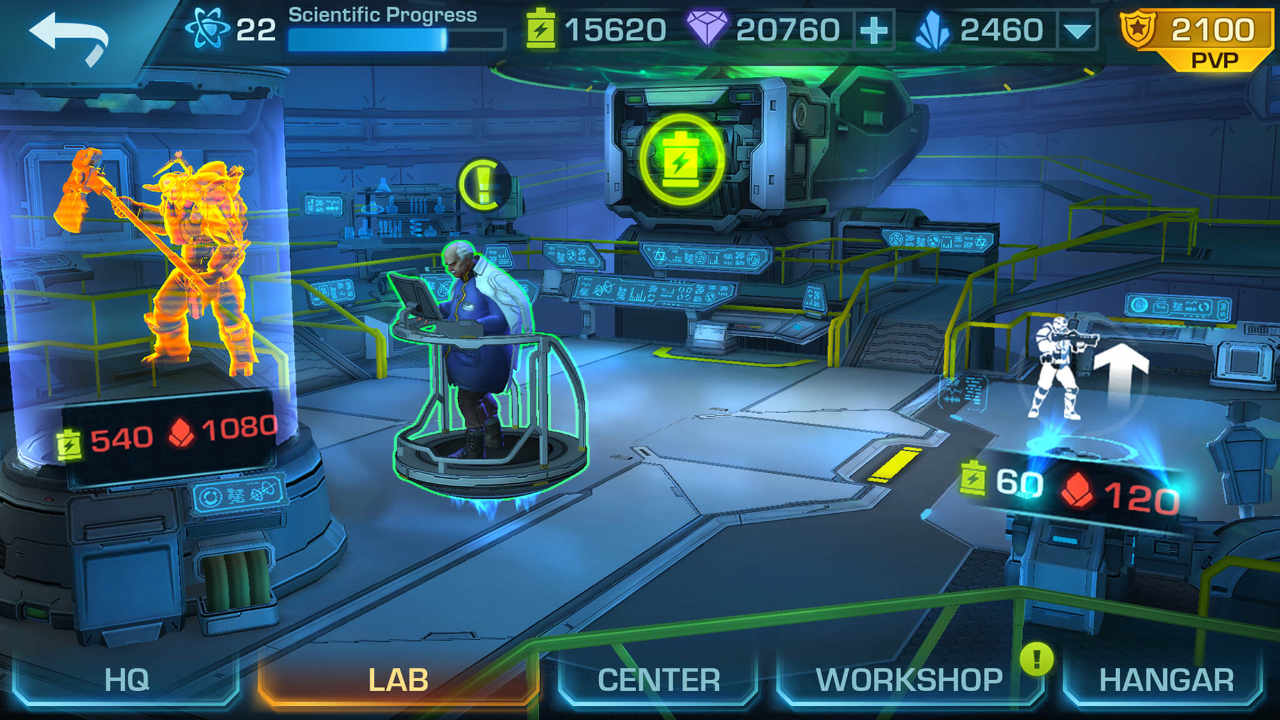Tap the green battery energy icon
This screenshot has width=1280, height=720.
click(683, 159)
